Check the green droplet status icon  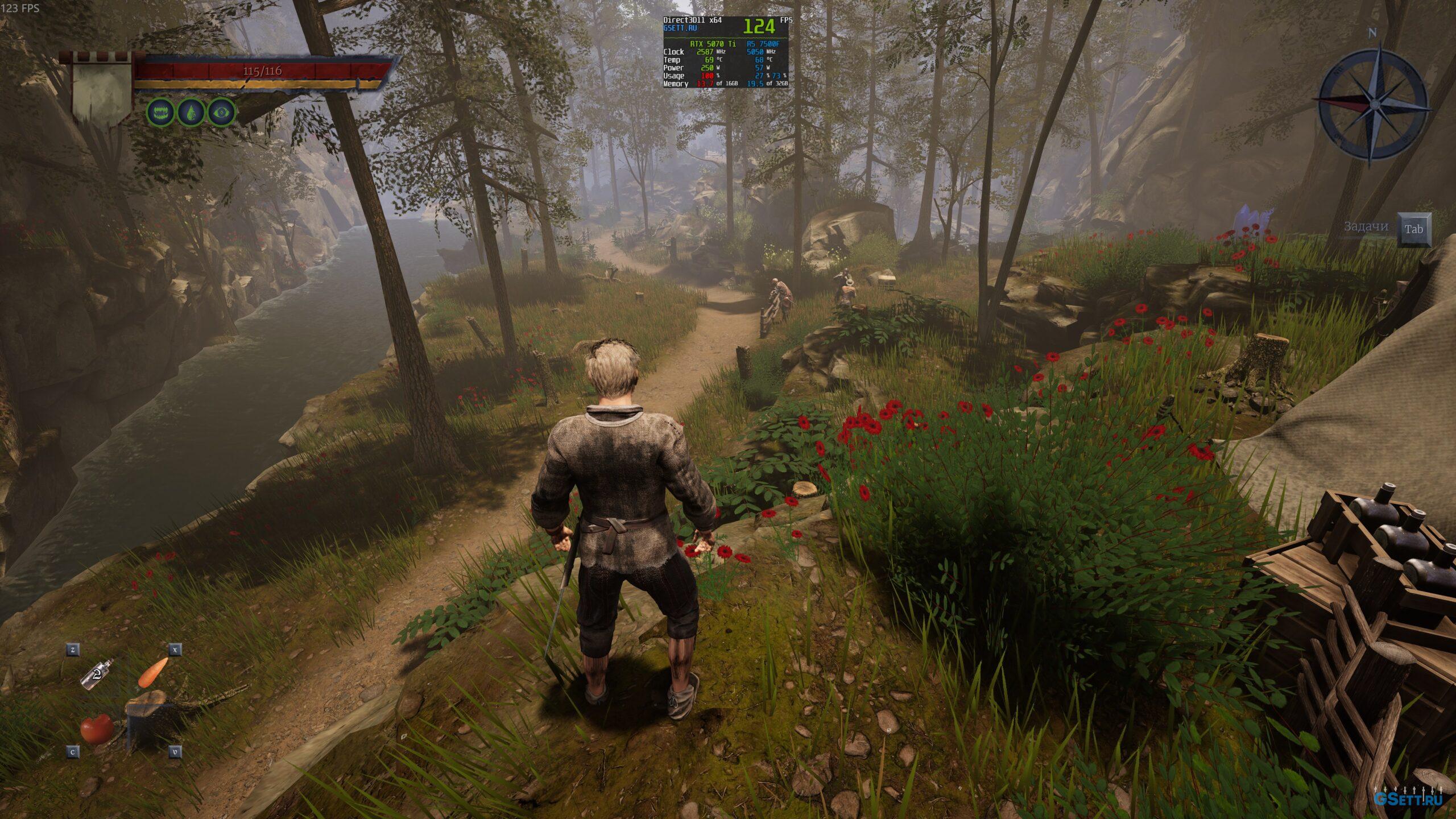(191, 113)
